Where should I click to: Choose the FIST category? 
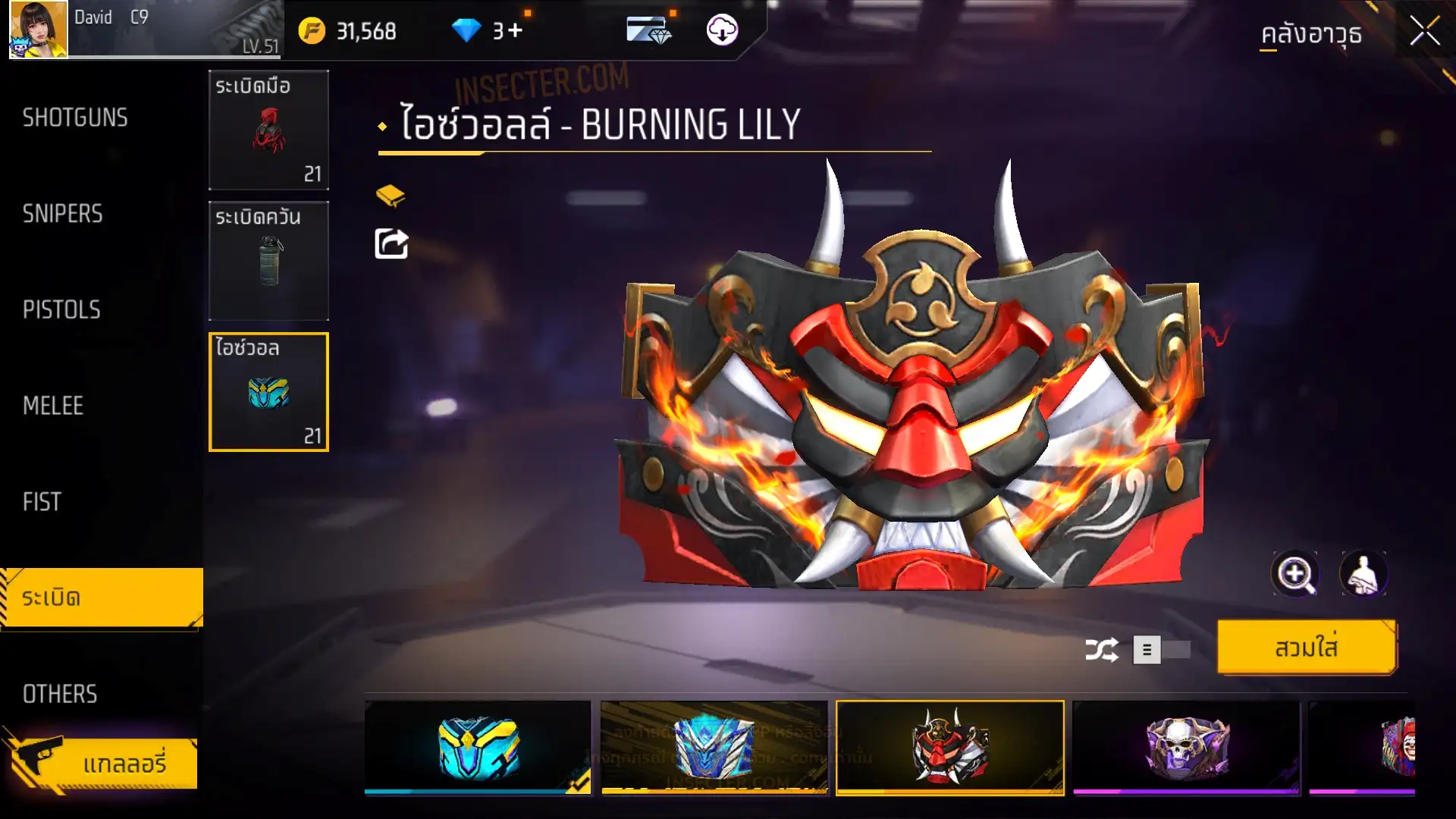[x=42, y=501]
